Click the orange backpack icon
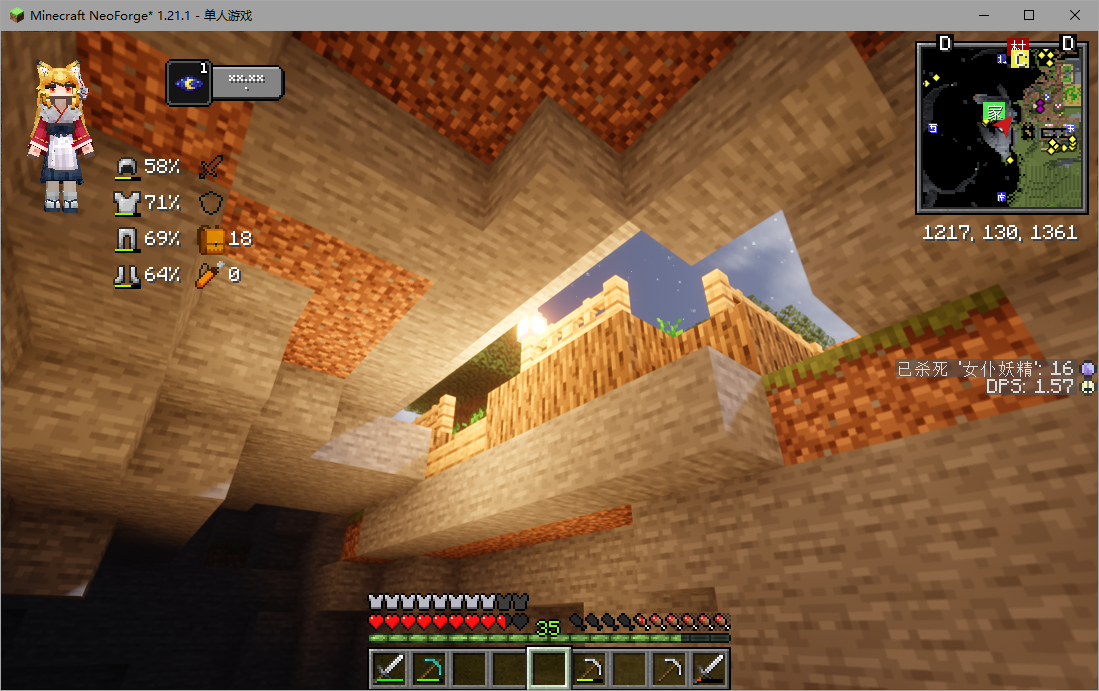 click(211, 239)
